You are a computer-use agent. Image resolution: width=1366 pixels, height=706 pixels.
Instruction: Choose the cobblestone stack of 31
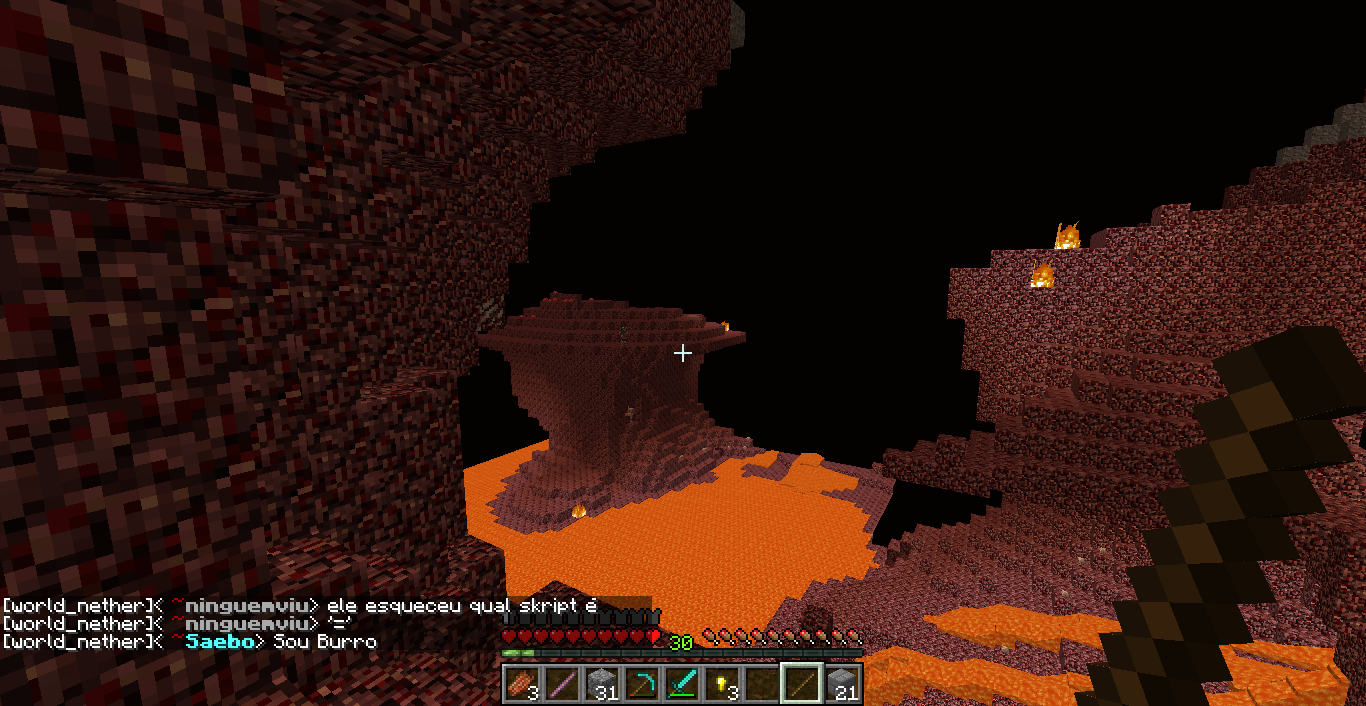[602, 684]
